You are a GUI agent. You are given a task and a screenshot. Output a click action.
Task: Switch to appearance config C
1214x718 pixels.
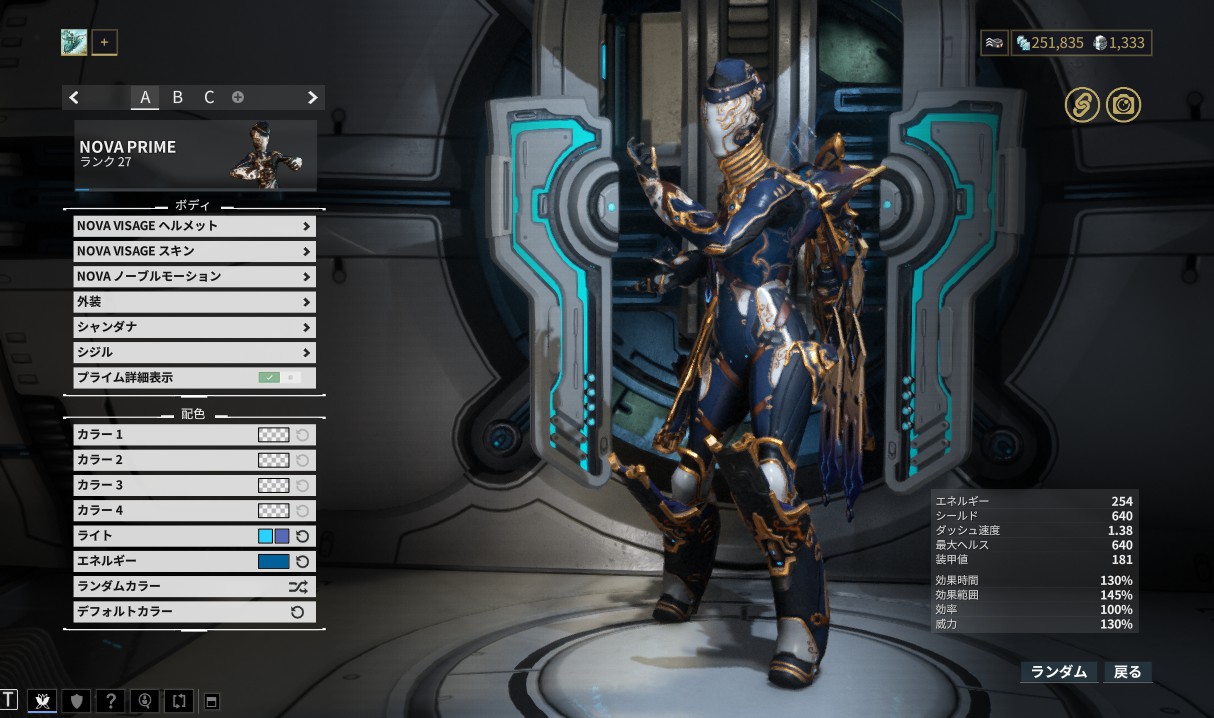[x=209, y=97]
